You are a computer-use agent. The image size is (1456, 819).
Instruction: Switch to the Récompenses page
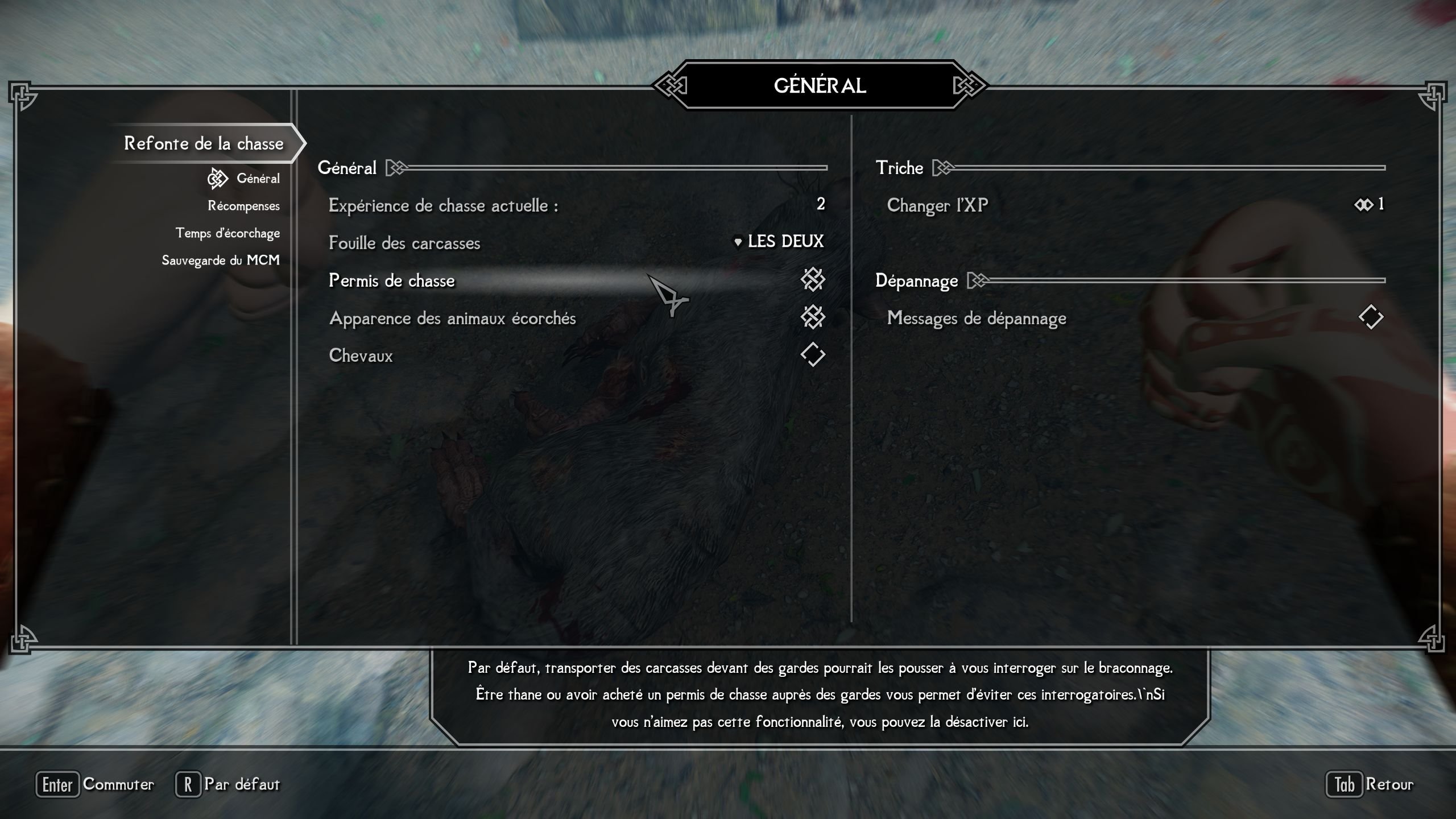click(x=243, y=206)
